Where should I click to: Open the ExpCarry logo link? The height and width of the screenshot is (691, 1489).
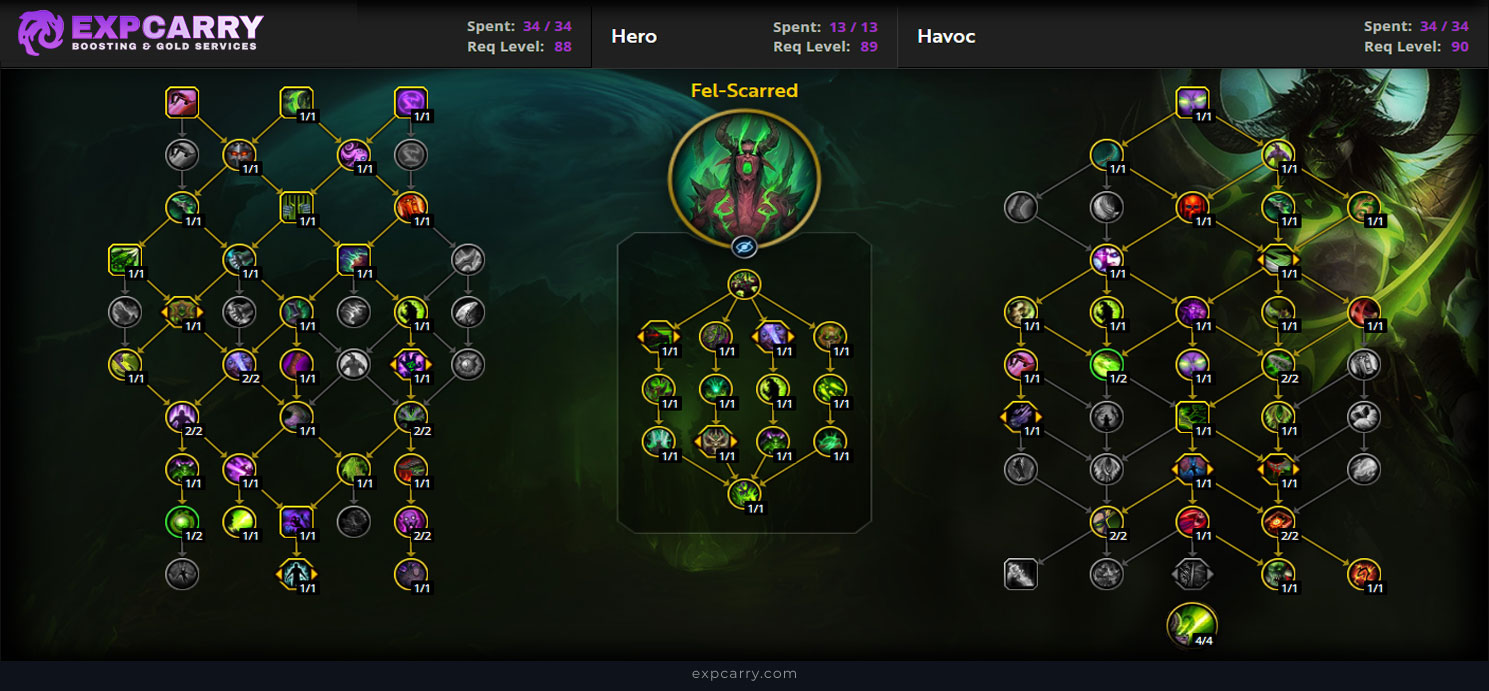pos(140,33)
